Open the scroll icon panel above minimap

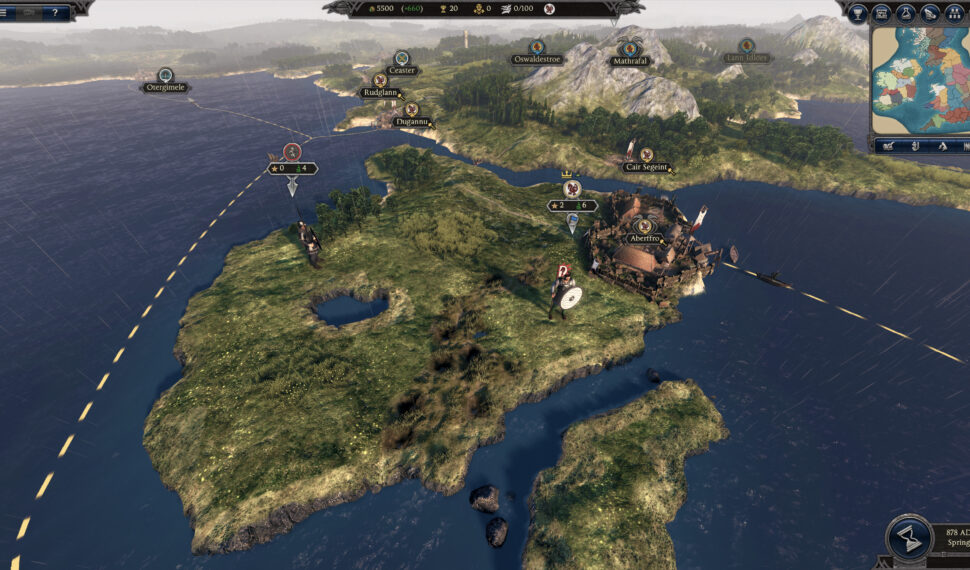click(x=929, y=13)
